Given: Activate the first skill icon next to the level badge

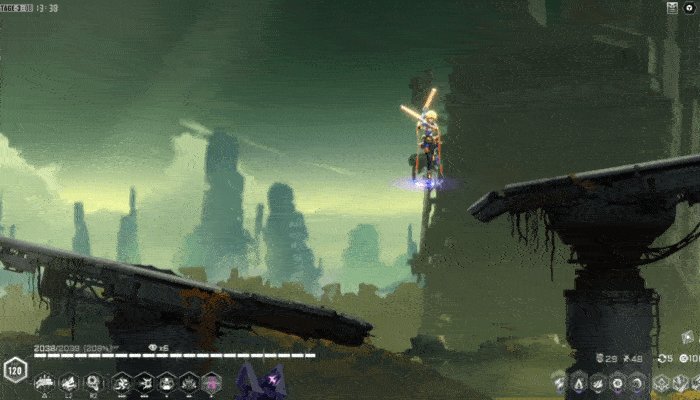Looking at the screenshot, I should tap(44, 381).
